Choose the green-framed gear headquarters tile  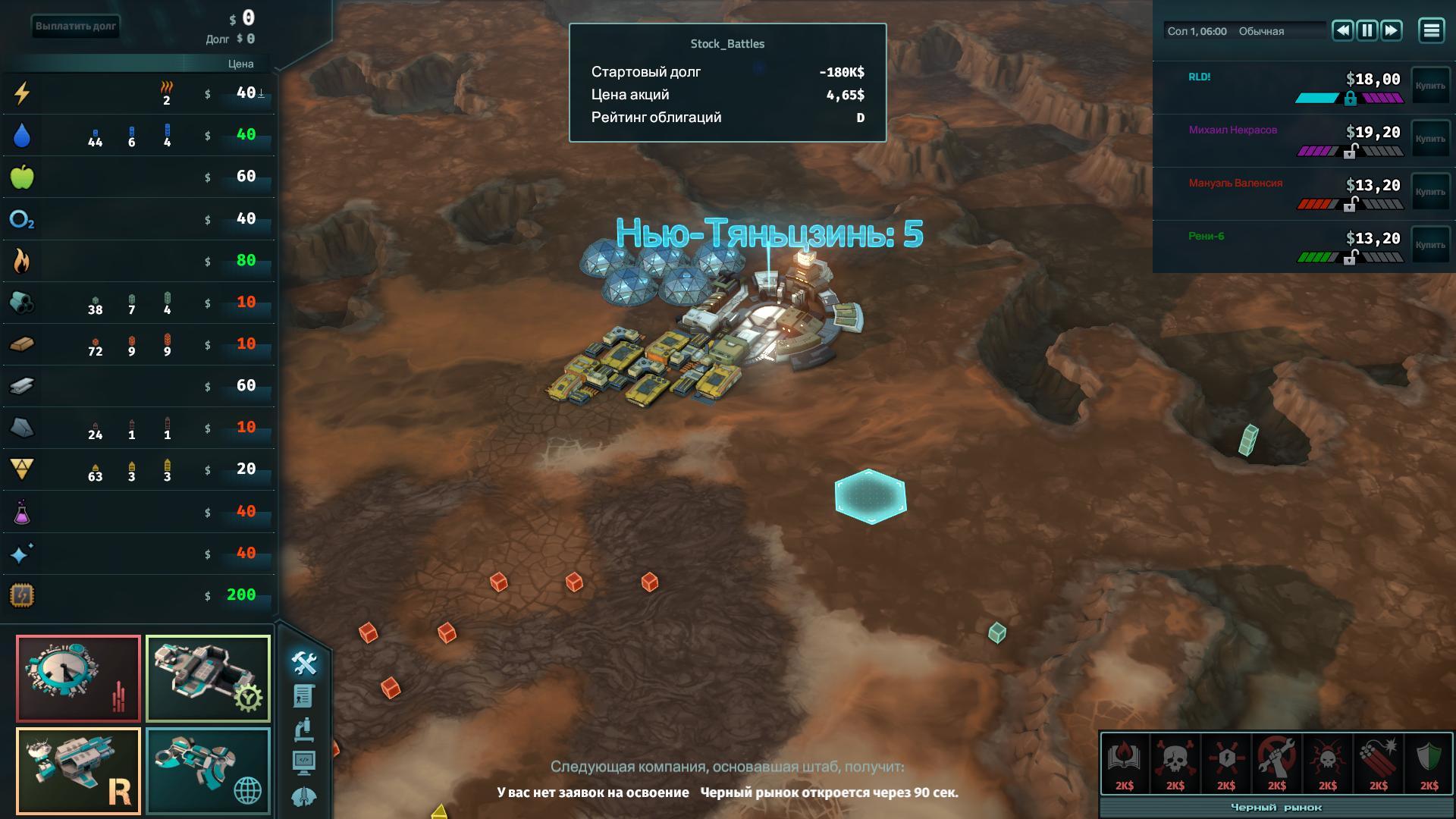(208, 678)
